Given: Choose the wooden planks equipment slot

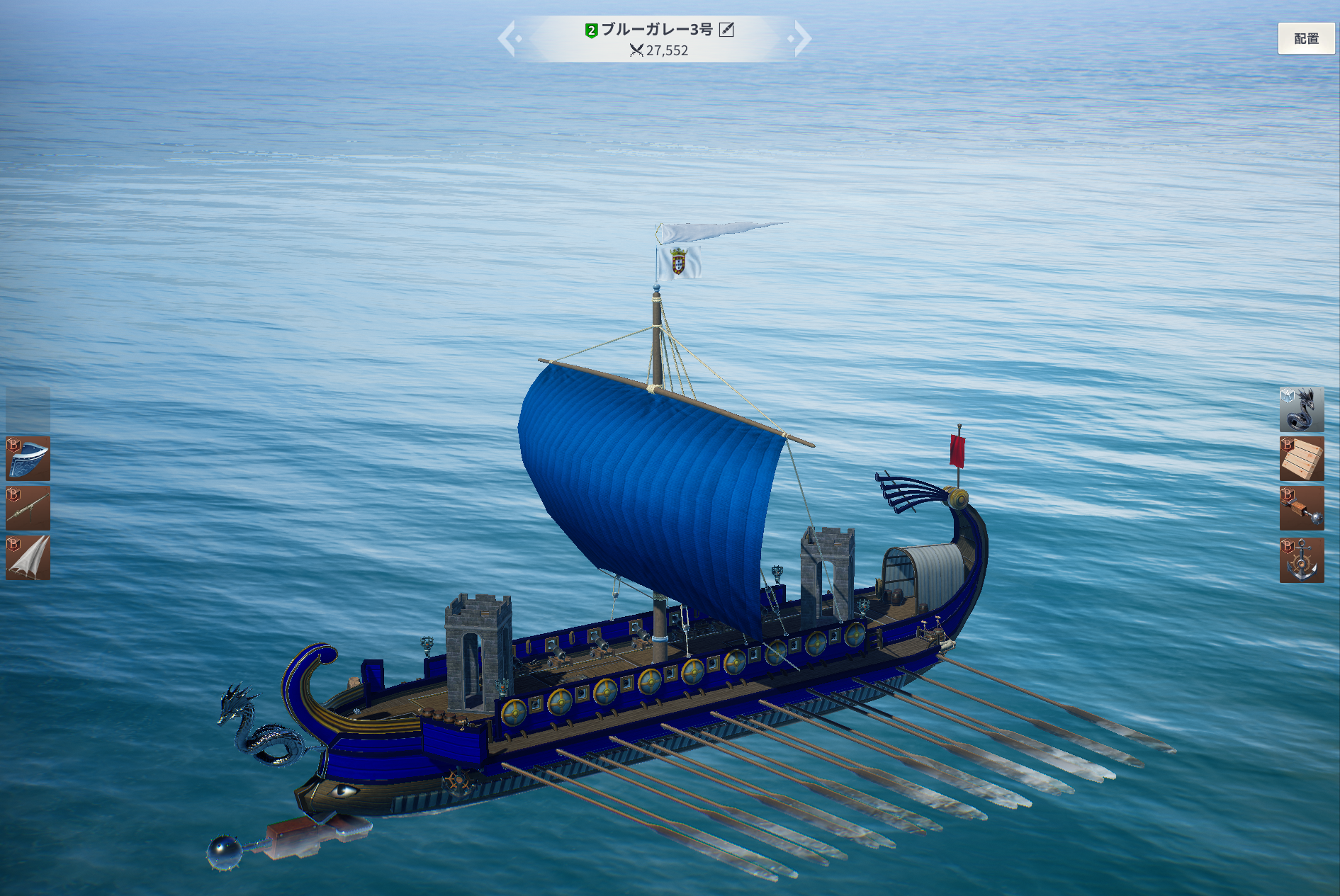Looking at the screenshot, I should [x=1301, y=459].
